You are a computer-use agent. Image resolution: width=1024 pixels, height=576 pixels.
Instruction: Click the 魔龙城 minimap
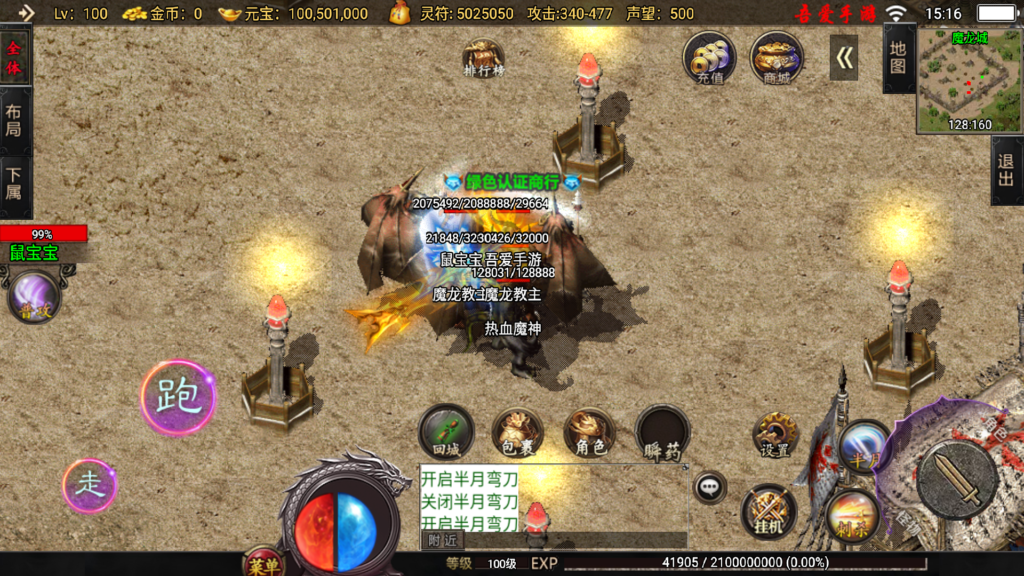pyautogui.click(x=968, y=80)
